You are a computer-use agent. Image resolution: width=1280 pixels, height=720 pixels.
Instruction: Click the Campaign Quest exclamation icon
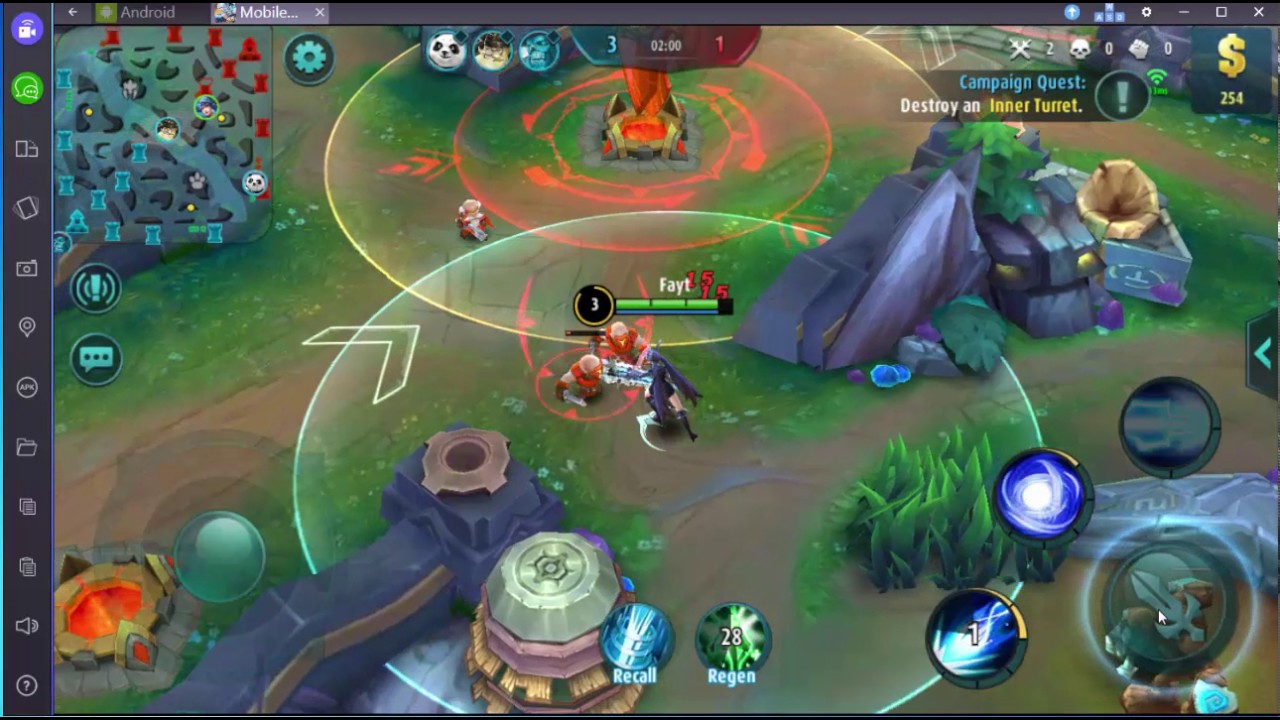1122,95
